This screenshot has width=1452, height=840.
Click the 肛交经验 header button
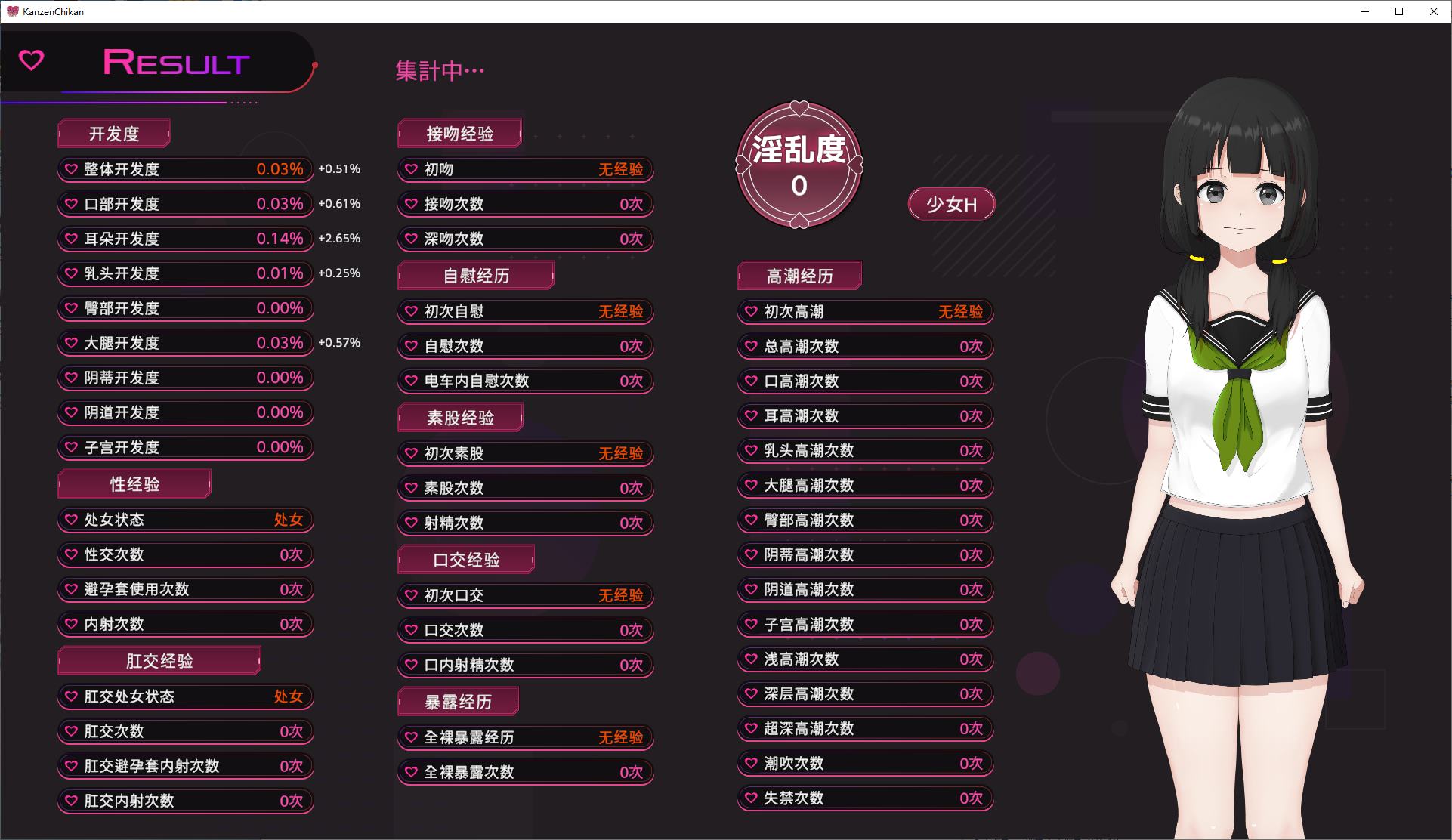point(159,660)
